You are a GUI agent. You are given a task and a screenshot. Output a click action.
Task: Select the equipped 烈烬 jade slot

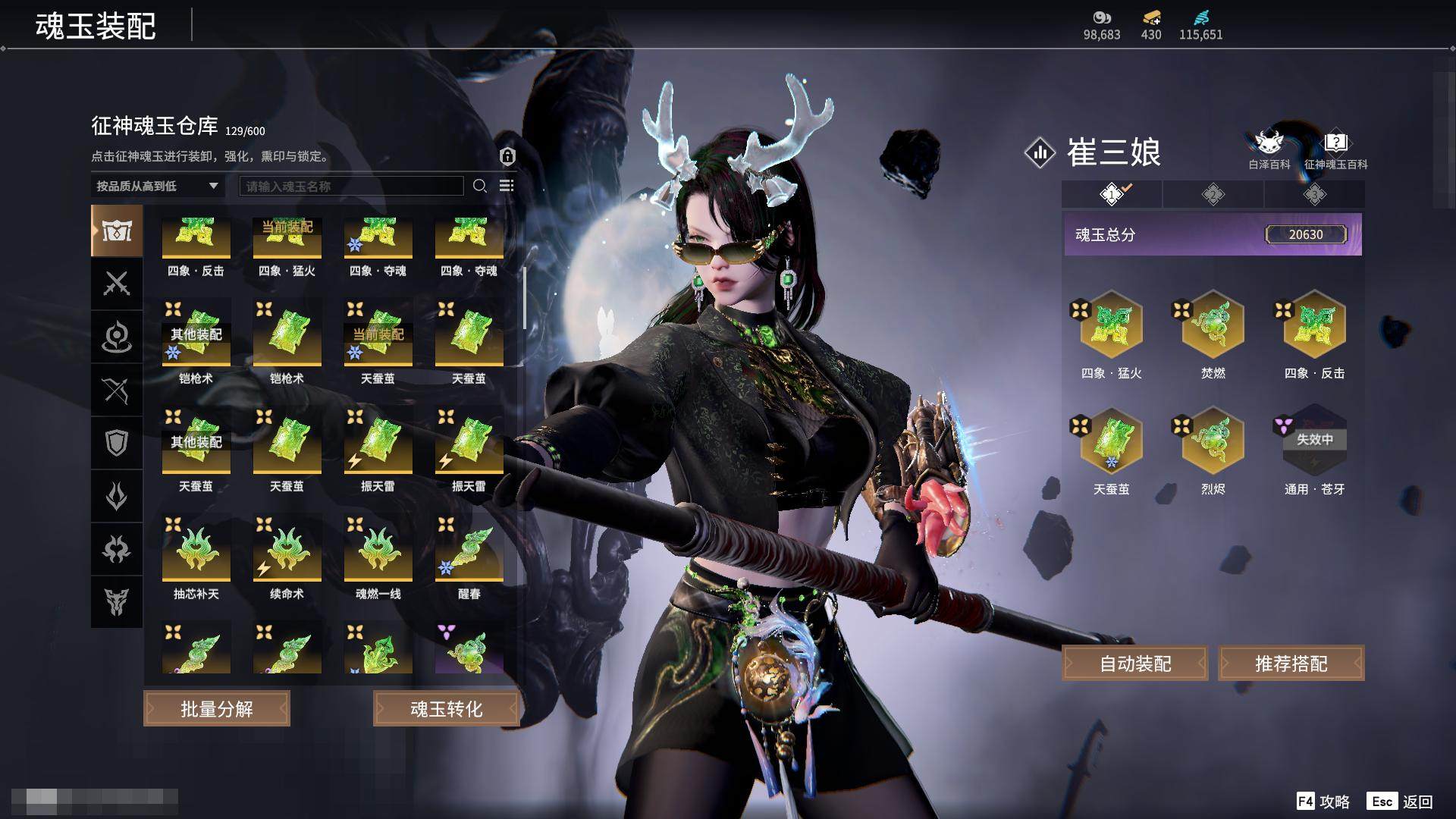(x=1213, y=442)
